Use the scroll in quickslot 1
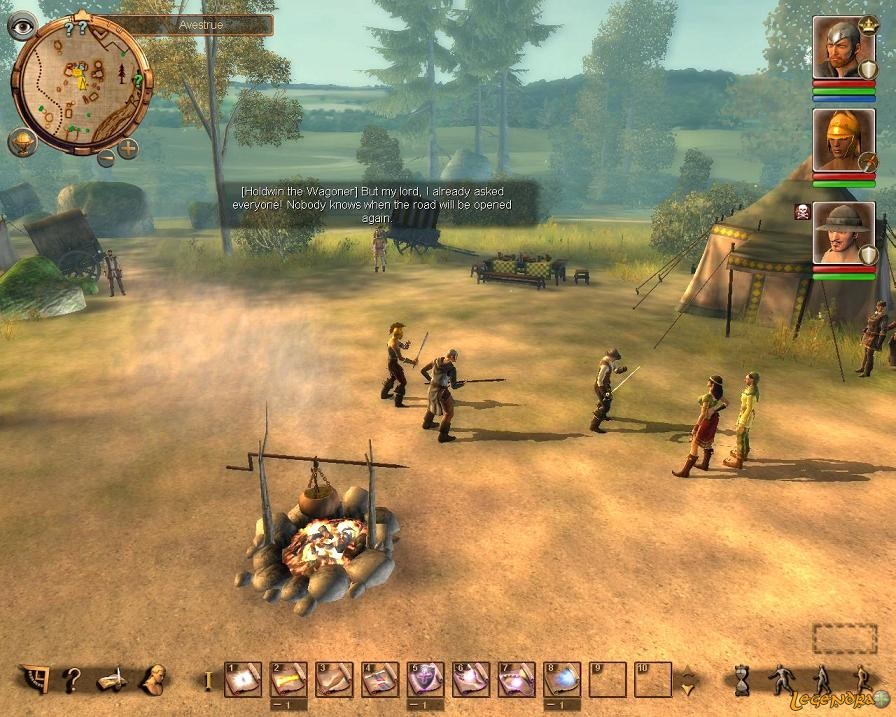The width and height of the screenshot is (896, 717). (x=242, y=680)
